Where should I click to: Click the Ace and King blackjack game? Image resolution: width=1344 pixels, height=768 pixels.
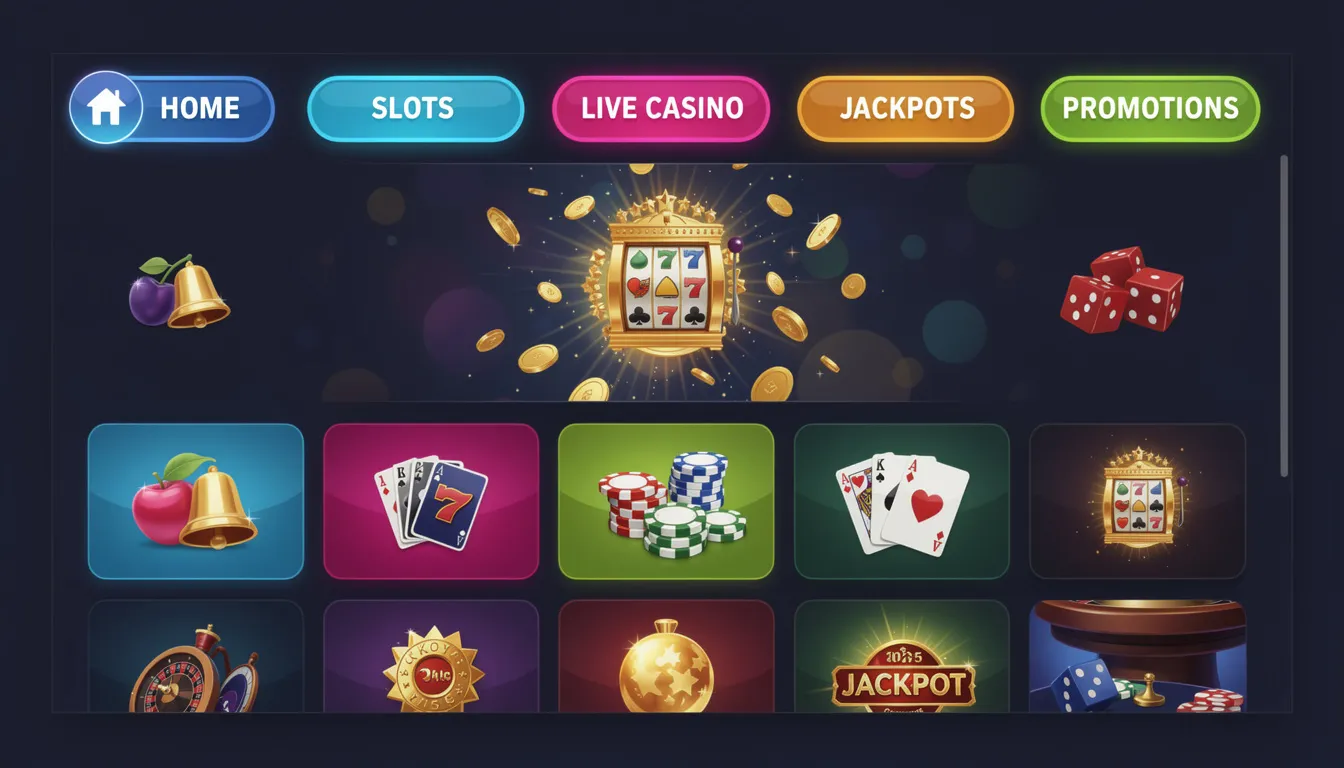(902, 501)
